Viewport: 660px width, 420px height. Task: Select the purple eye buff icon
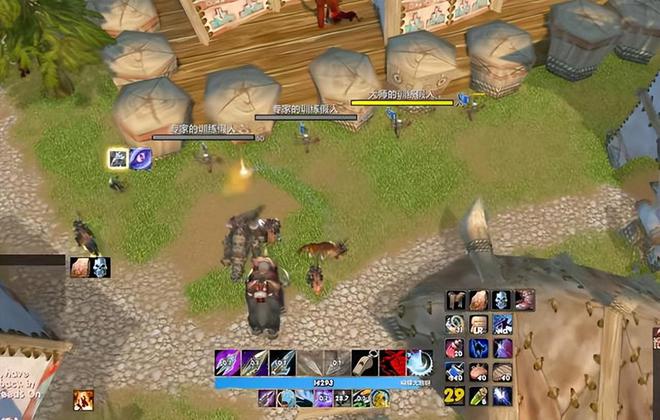[x=141, y=158]
